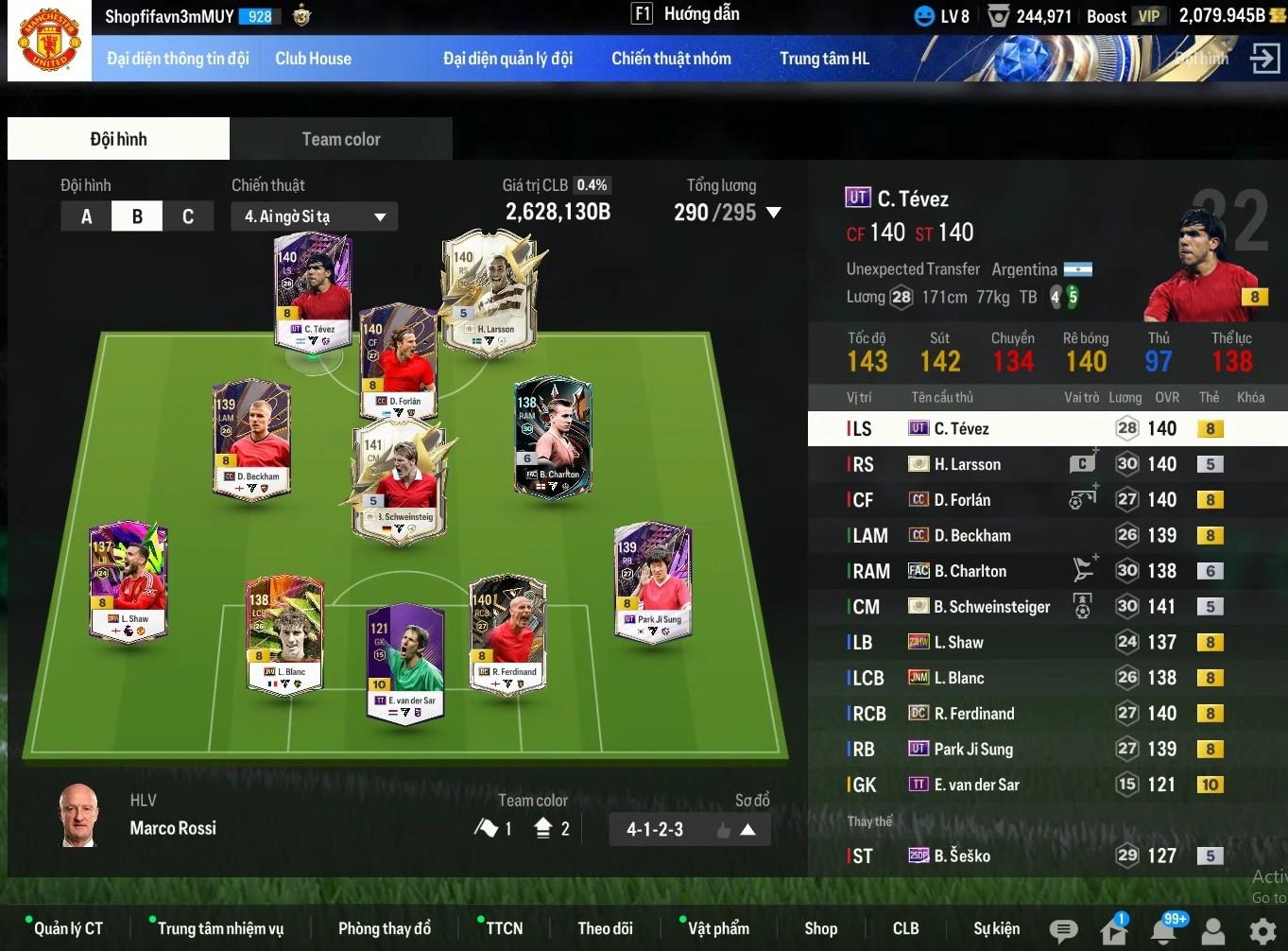Open the Sự kiện events page
Image resolution: width=1288 pixels, height=951 pixels.
coord(996,928)
